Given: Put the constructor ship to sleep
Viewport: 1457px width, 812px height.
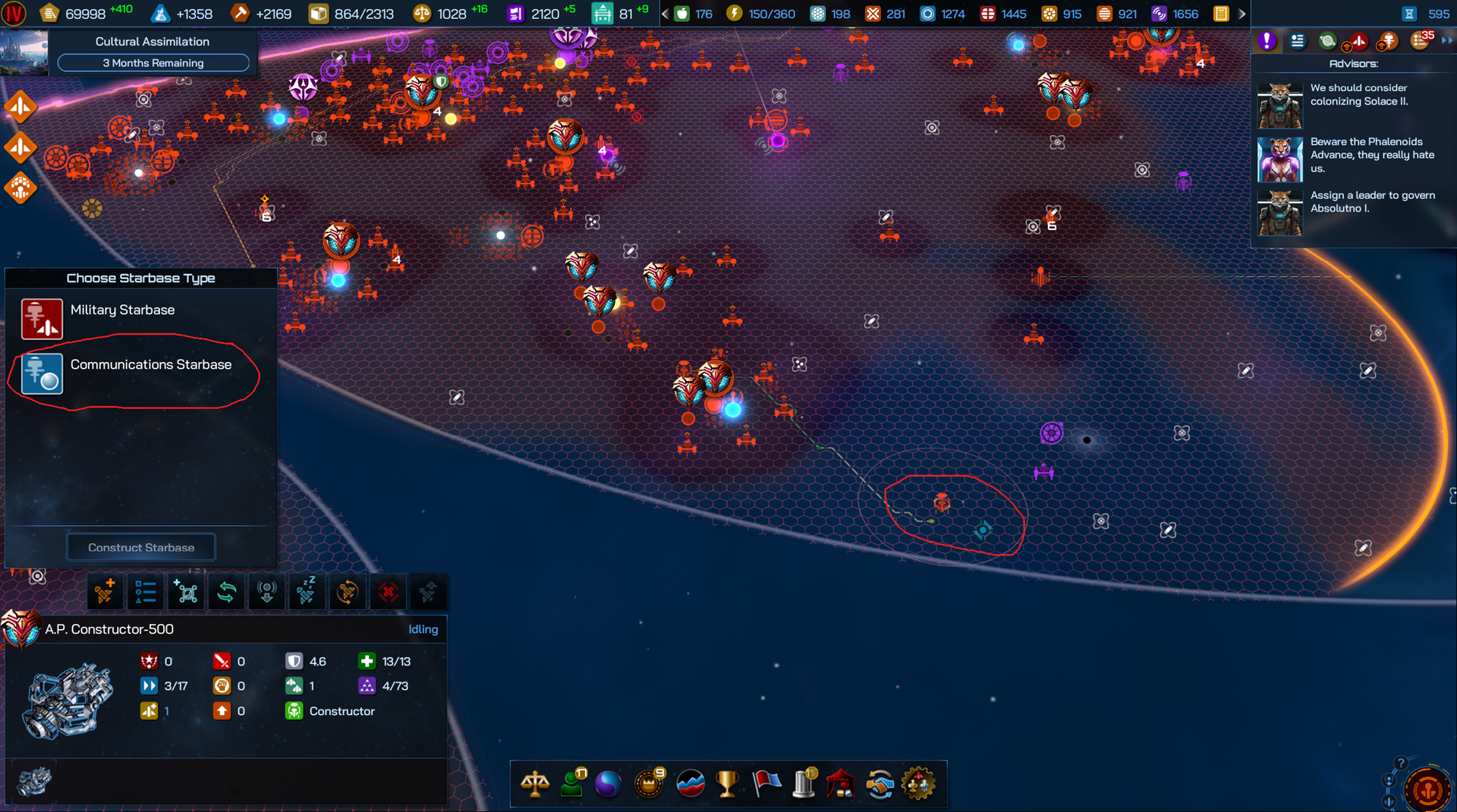Looking at the screenshot, I should point(307,592).
